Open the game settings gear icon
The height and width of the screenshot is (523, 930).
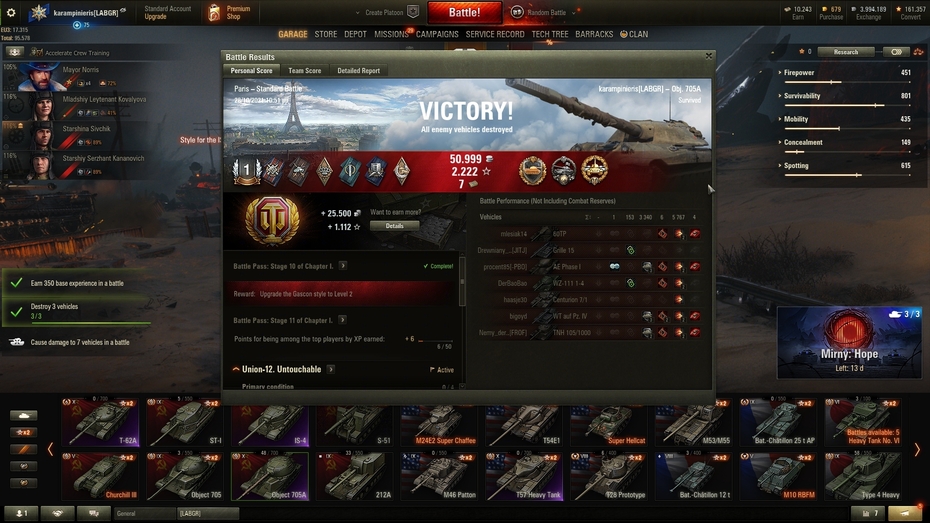tap(11, 13)
